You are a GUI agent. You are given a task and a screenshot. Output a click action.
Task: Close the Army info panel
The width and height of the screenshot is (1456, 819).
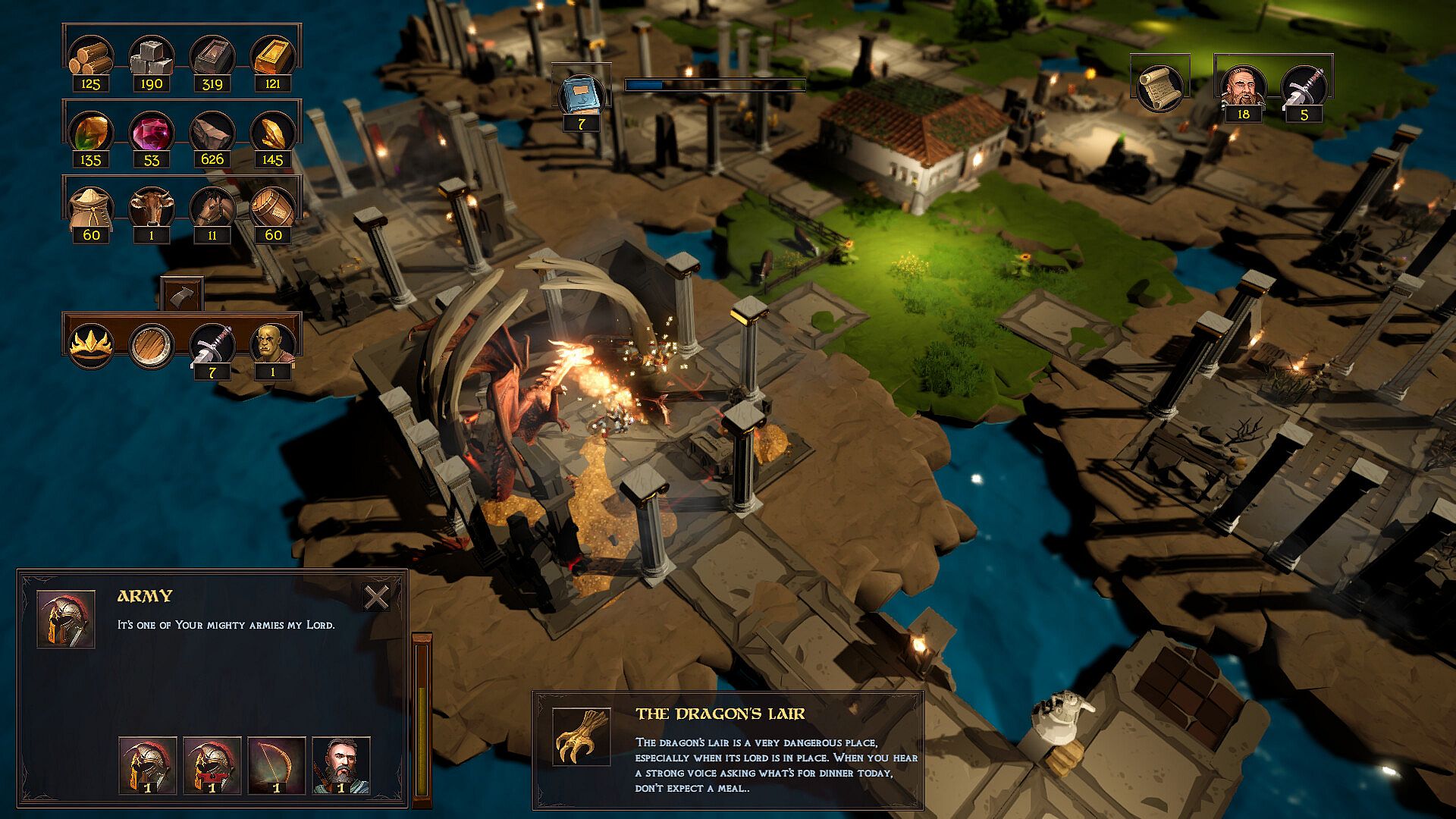pos(376,598)
